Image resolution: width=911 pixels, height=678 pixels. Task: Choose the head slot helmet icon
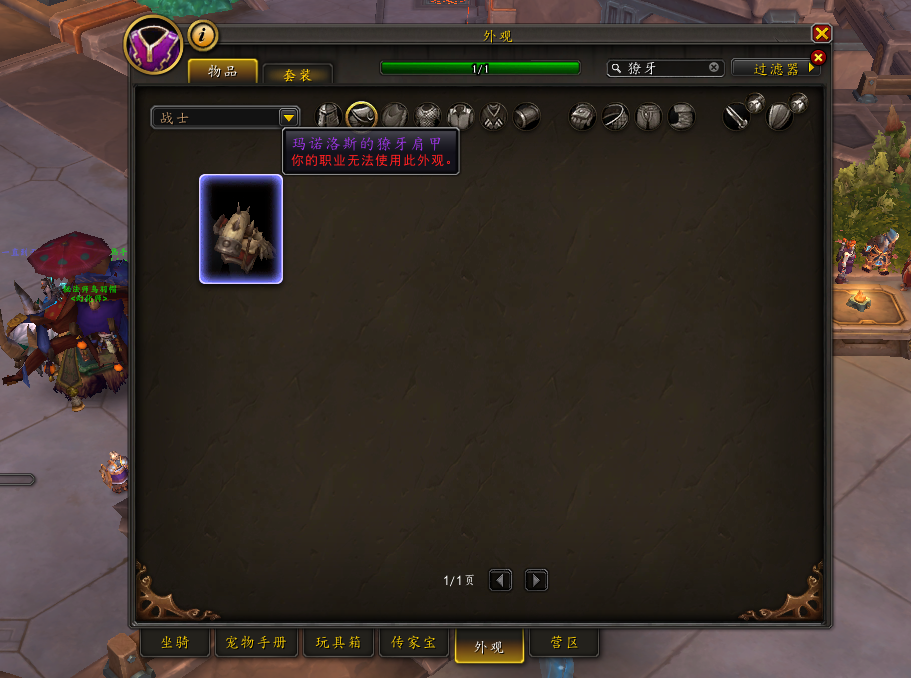329,117
